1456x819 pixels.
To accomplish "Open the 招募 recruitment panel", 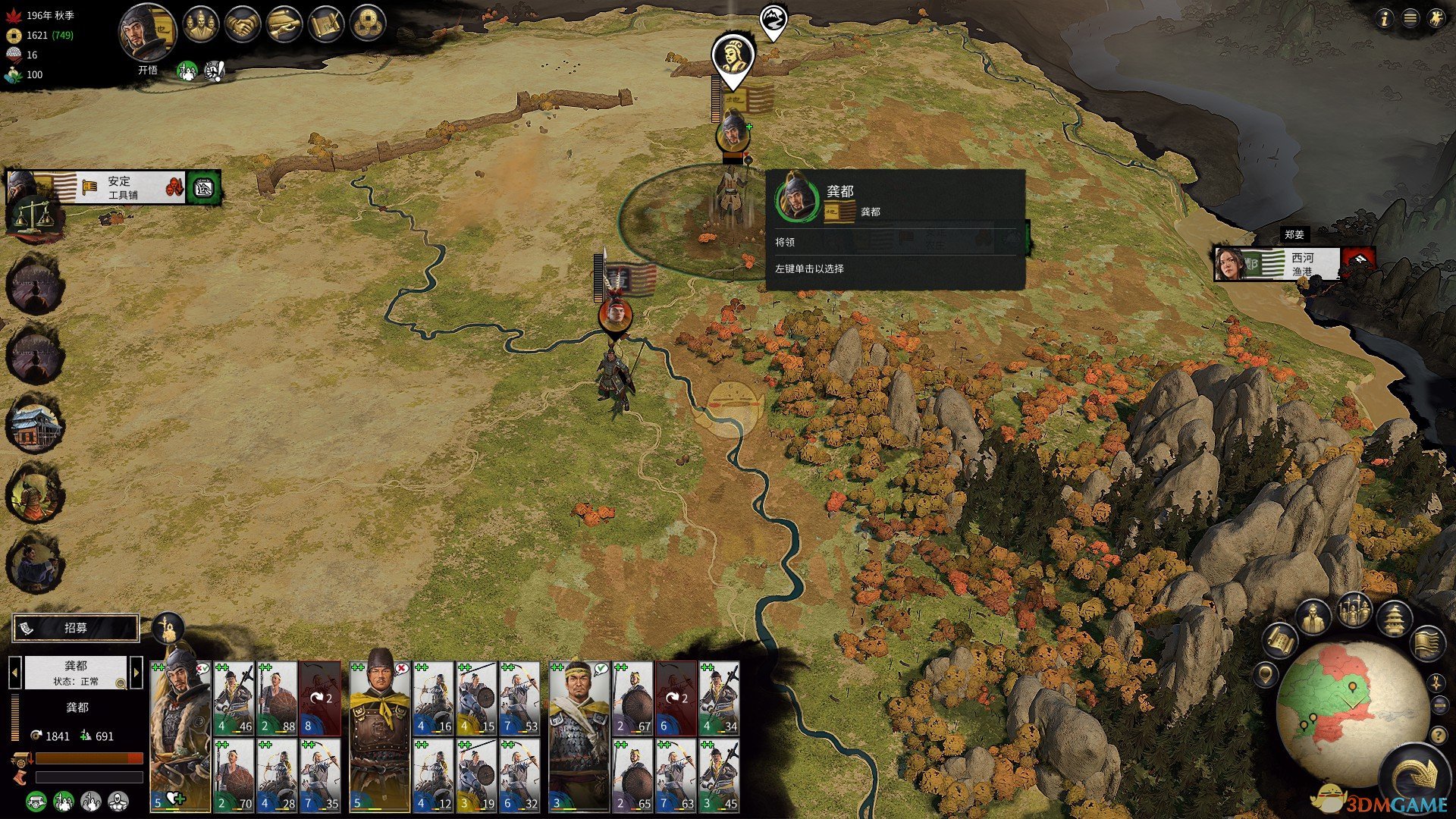I will click(x=75, y=628).
